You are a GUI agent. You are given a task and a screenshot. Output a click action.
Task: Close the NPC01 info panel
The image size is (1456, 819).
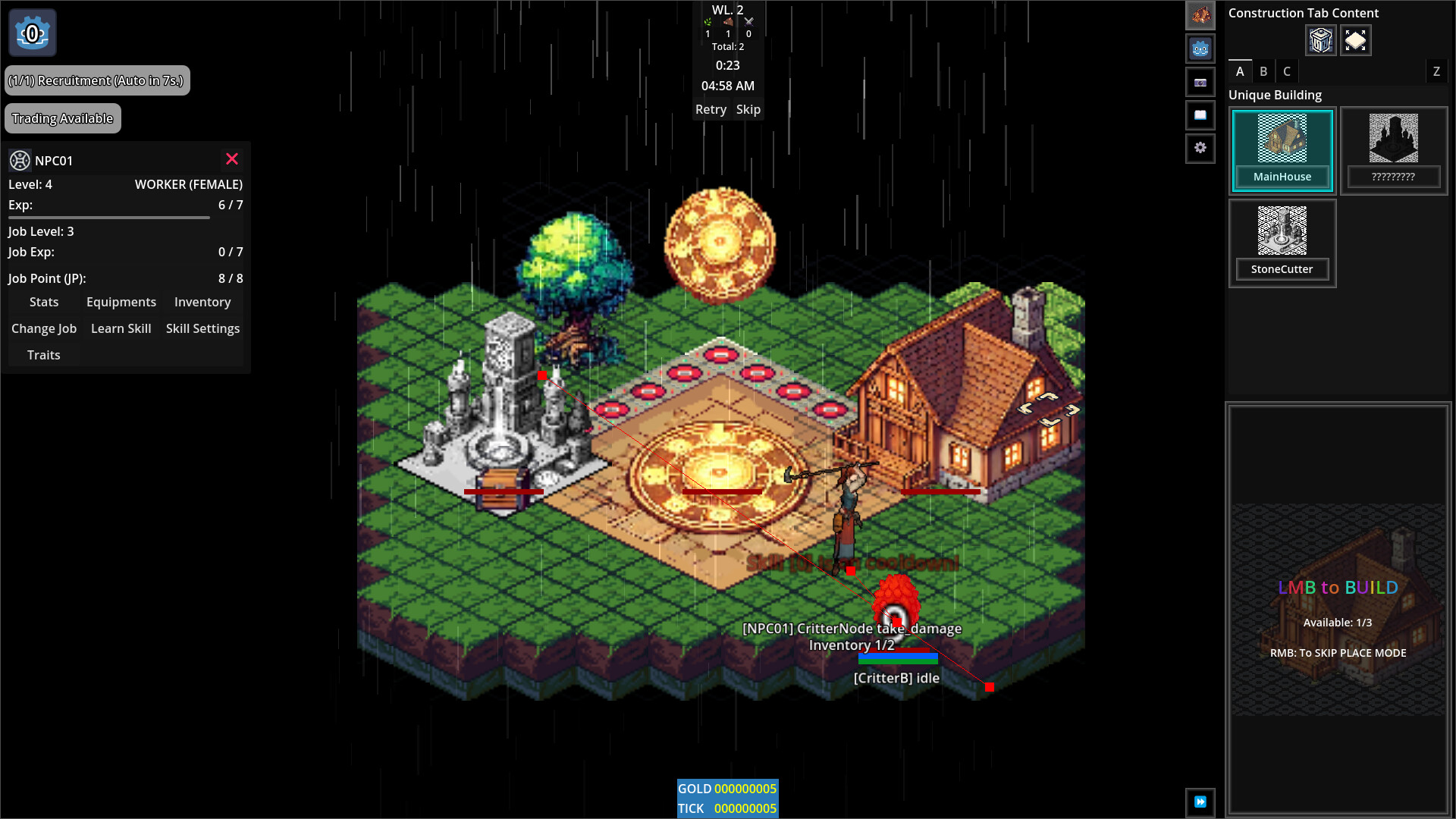click(232, 159)
